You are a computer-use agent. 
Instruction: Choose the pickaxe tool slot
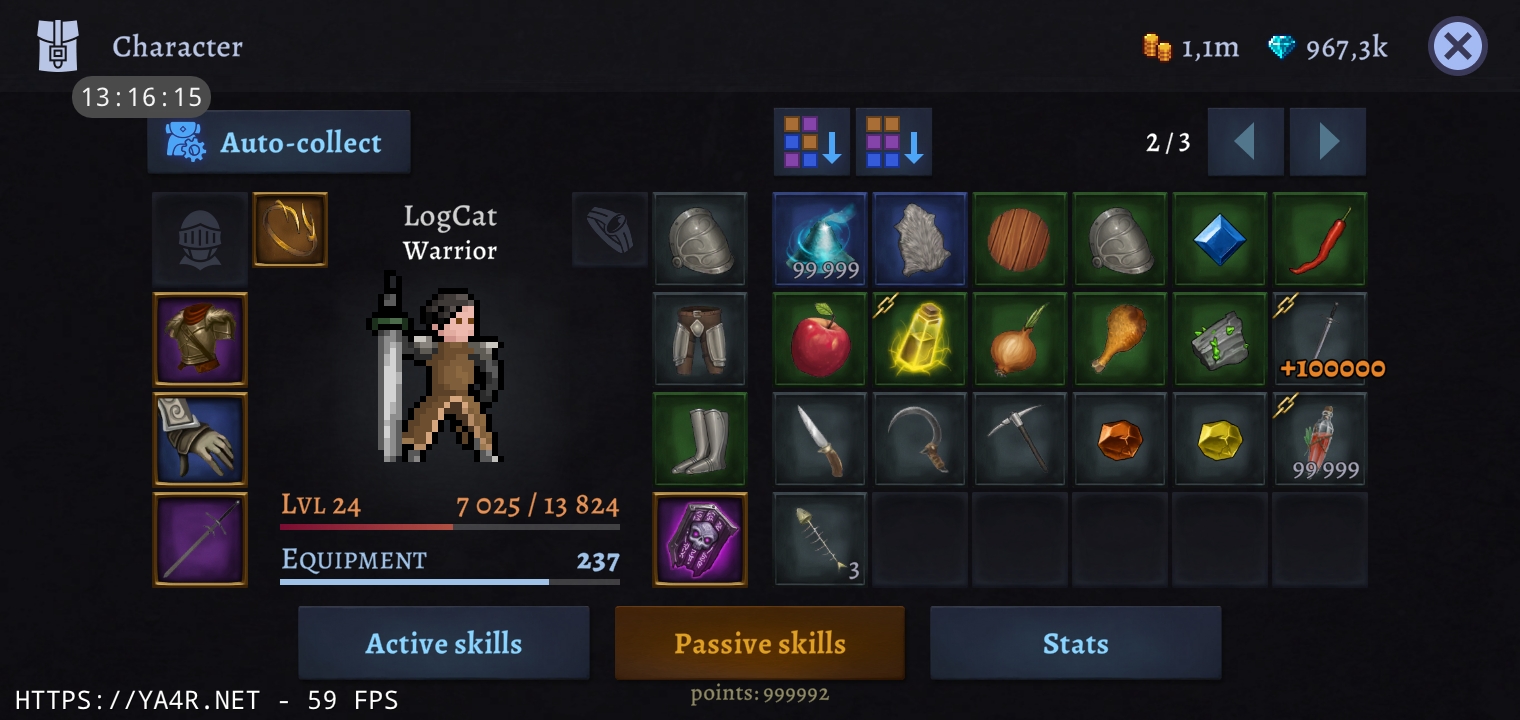[1020, 439]
